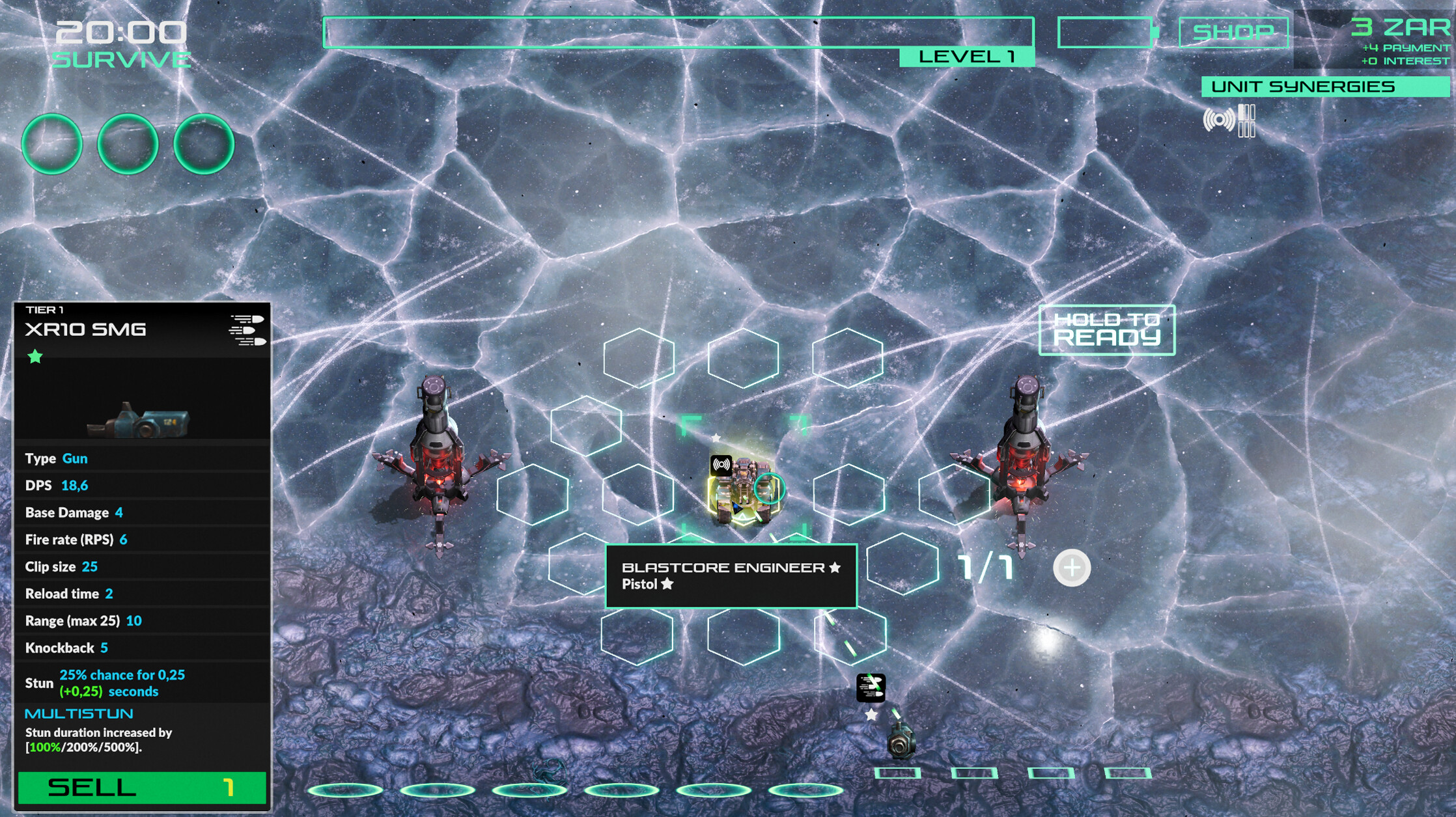Open the SHOP
The image size is (1456, 817).
point(1233,32)
